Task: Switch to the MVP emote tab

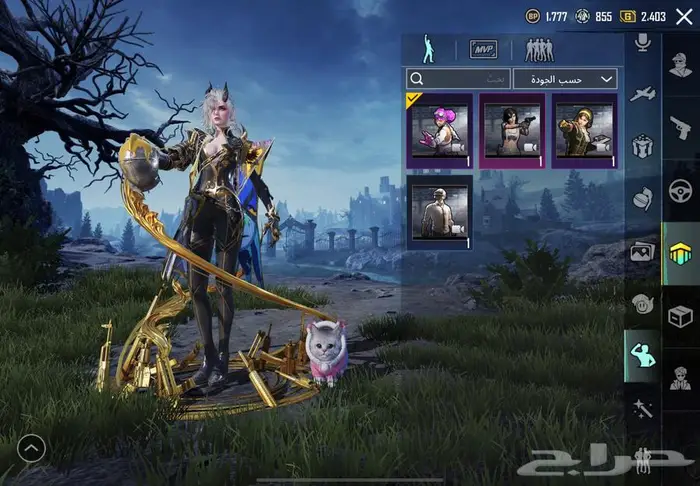Action: 484,49
